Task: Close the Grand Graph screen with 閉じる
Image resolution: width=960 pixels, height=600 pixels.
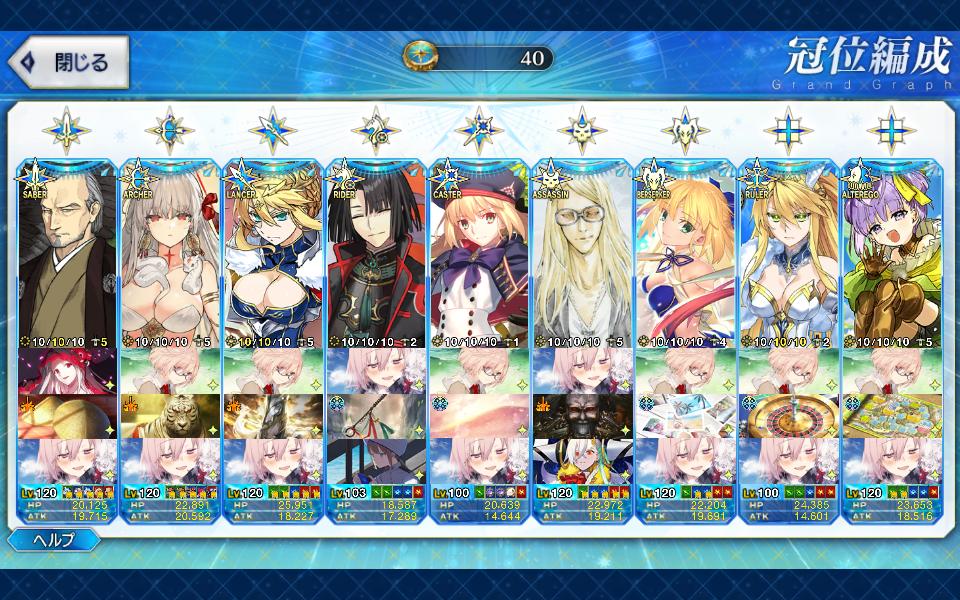Action: [68, 62]
